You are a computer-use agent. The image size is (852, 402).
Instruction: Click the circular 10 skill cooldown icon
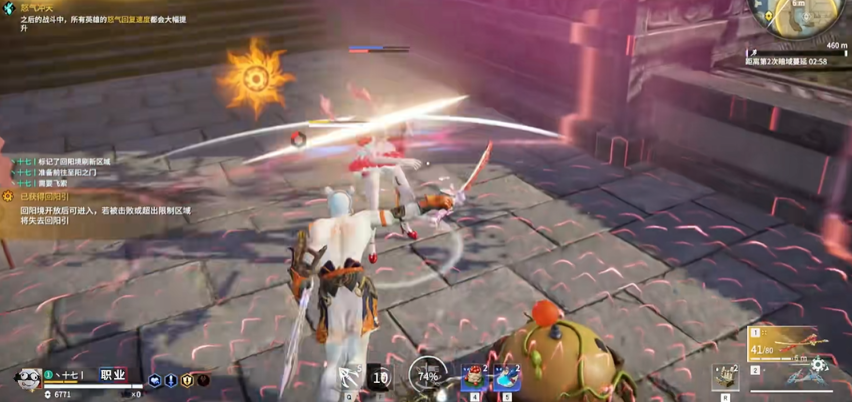pyautogui.click(x=380, y=378)
